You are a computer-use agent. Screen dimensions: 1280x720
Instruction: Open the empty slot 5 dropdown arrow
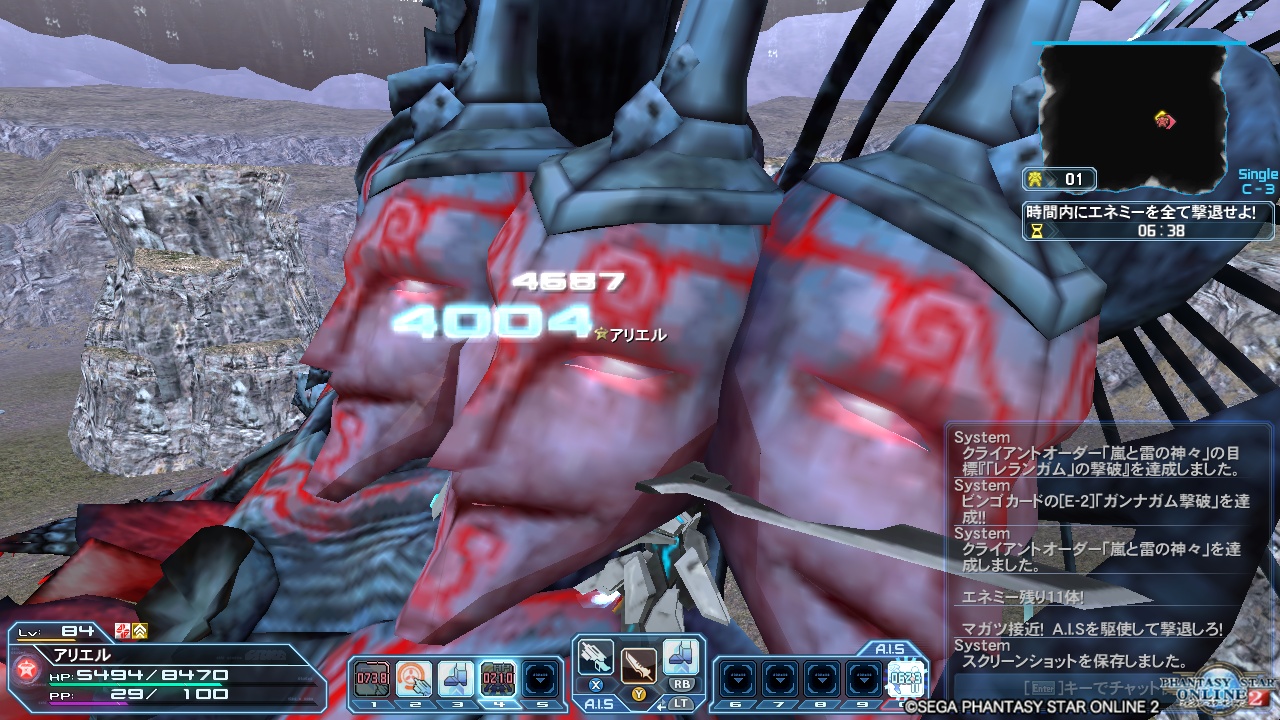[x=541, y=677]
